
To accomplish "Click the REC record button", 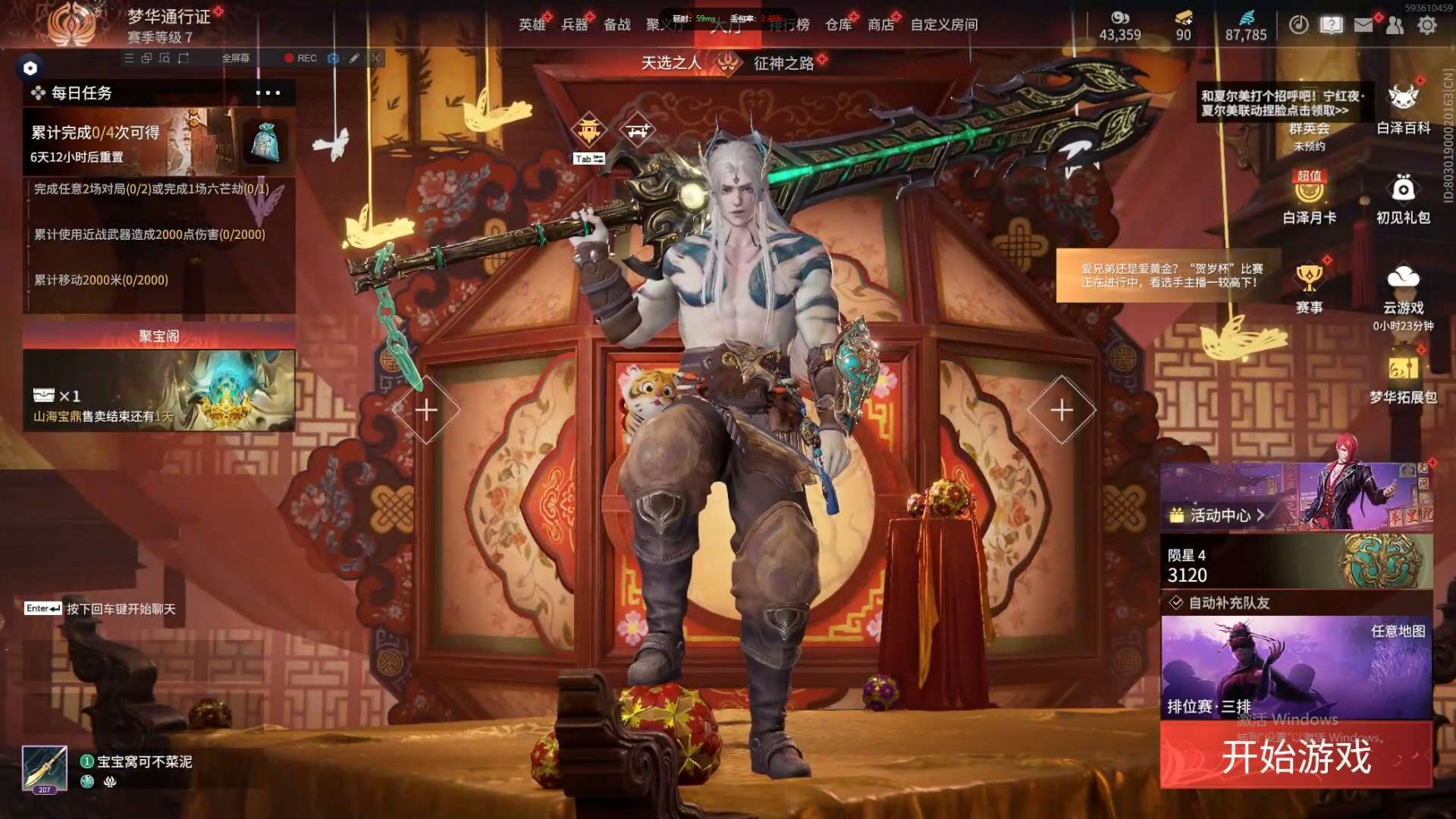I will click(x=300, y=58).
